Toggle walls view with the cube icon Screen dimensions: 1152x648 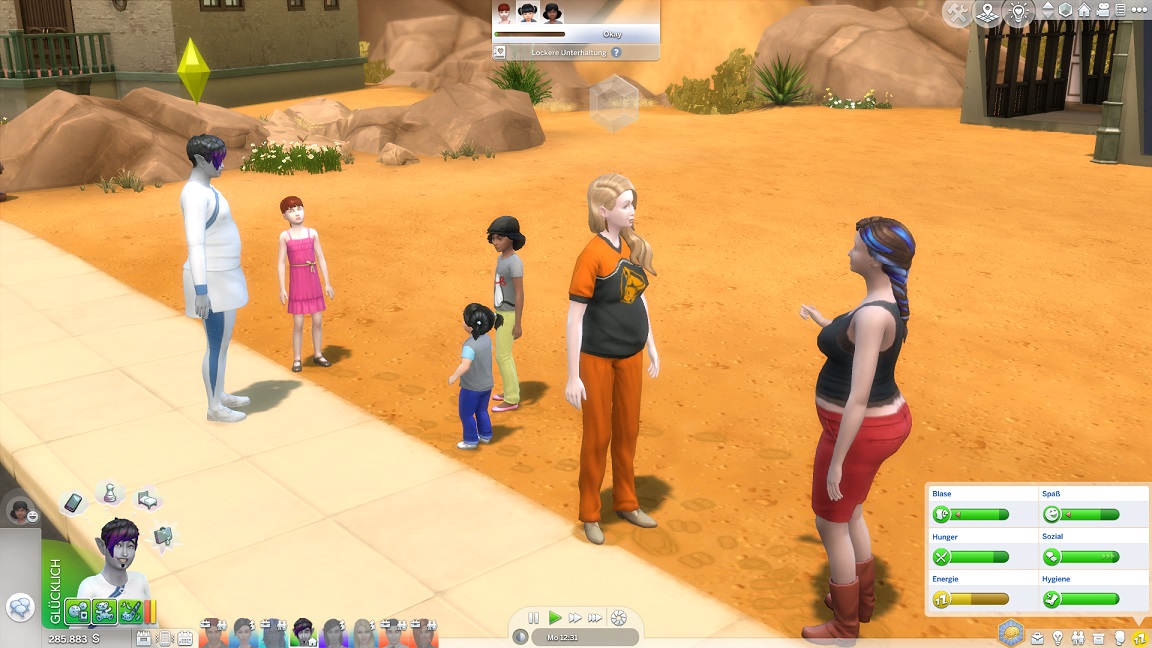tap(1065, 10)
